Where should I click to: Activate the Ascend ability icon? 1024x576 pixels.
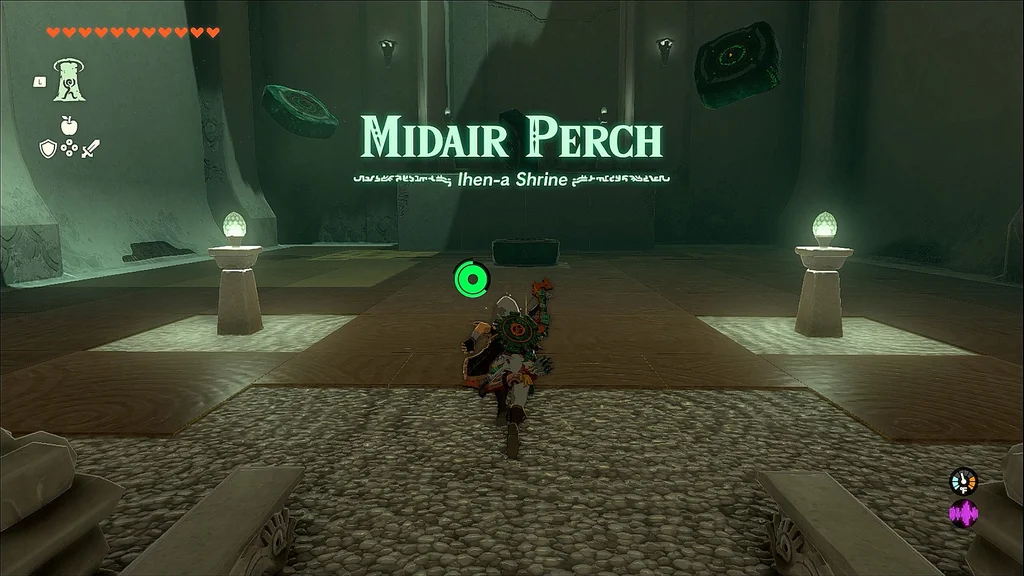(70, 80)
